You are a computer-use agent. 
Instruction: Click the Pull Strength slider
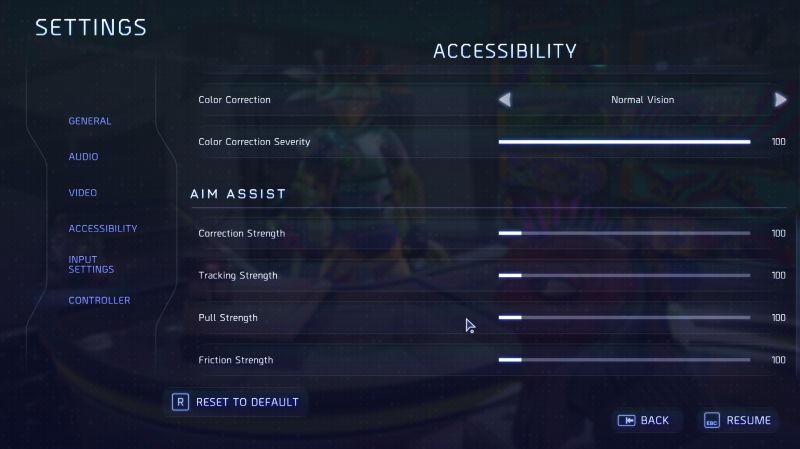coord(624,318)
